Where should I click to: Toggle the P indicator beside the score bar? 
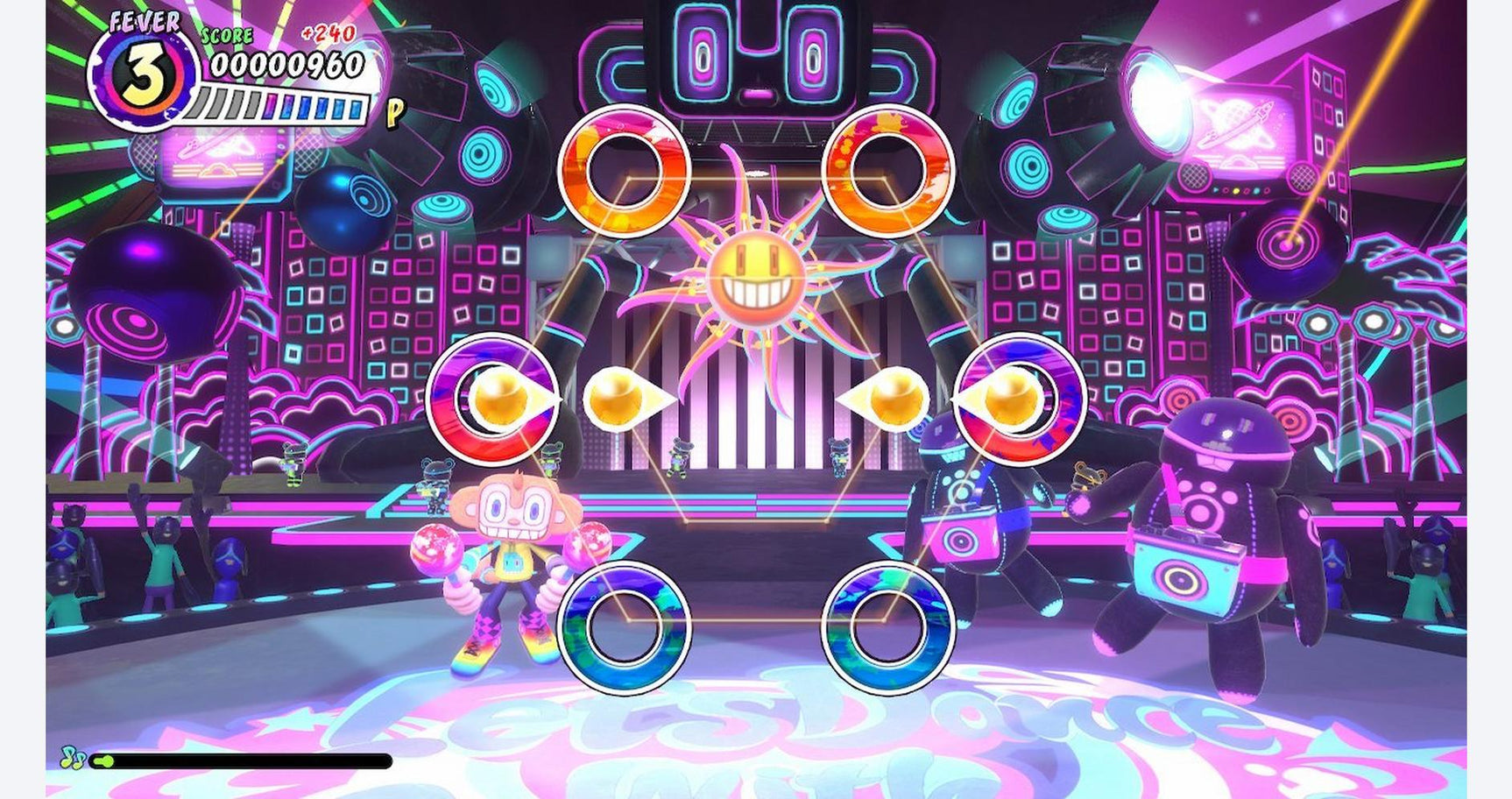tap(394, 112)
